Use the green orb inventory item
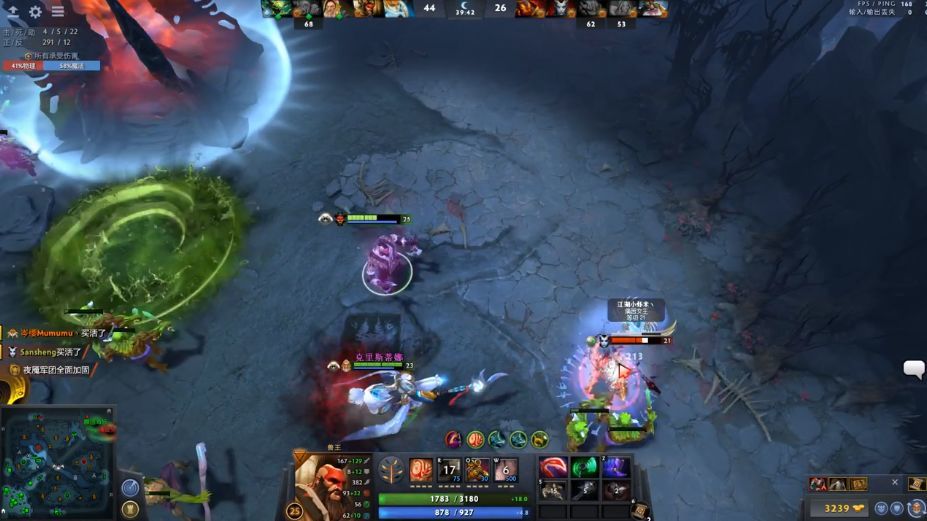927x521 pixels. (x=584, y=468)
